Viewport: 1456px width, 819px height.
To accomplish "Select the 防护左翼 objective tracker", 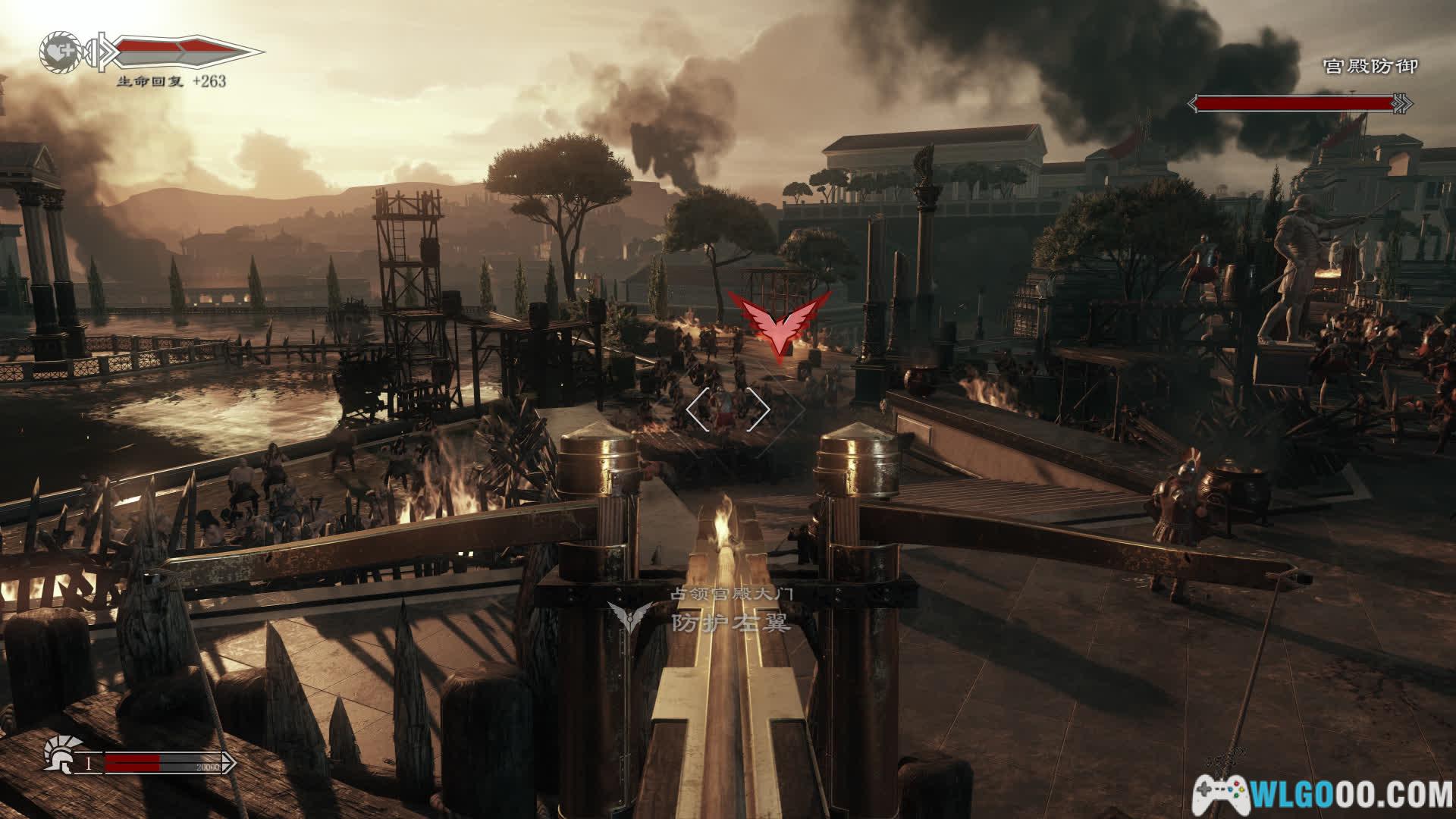I will click(730, 623).
